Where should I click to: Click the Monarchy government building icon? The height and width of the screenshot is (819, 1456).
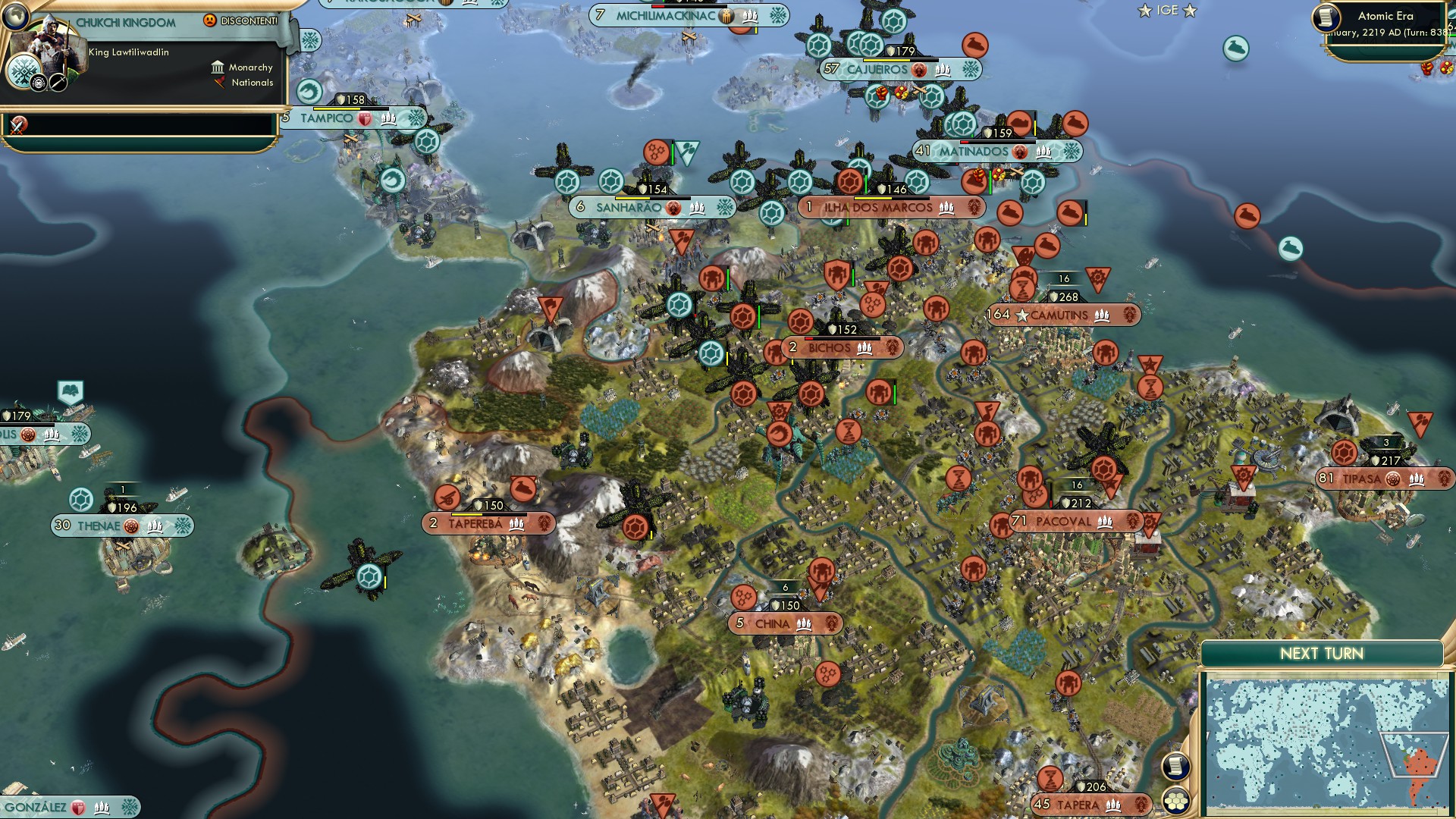[218, 68]
